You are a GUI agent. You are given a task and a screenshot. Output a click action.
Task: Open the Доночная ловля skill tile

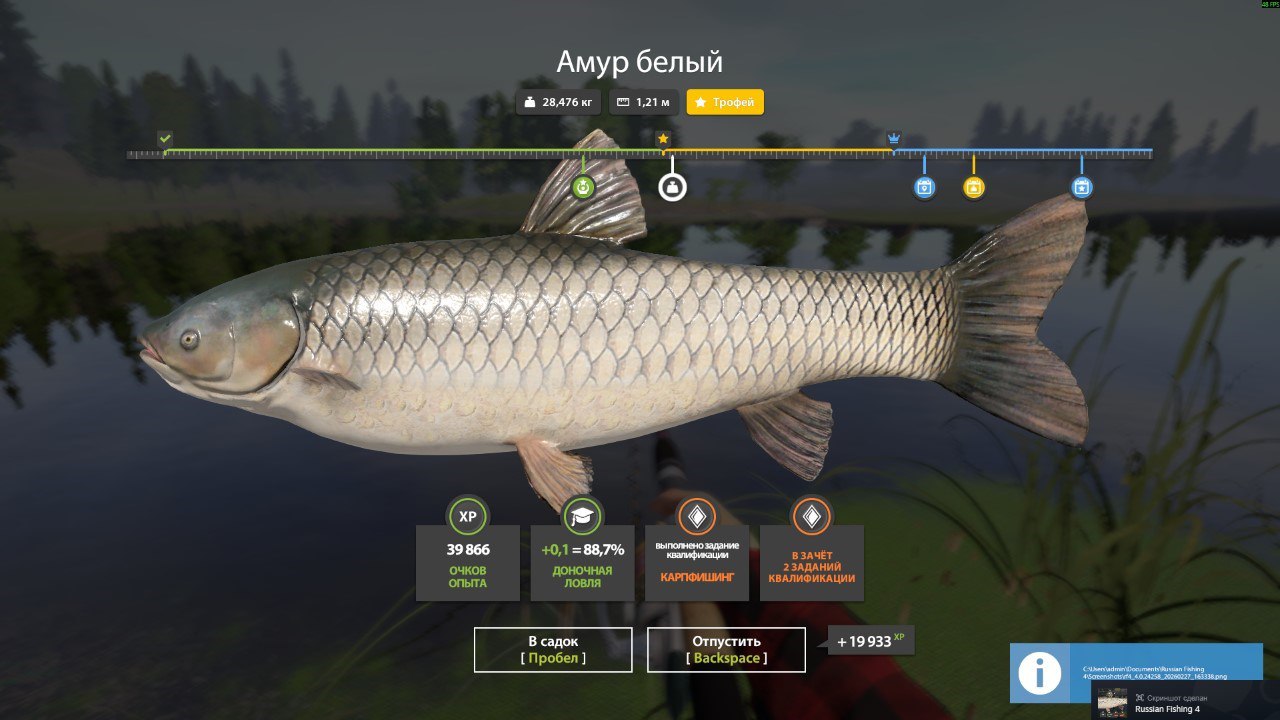(582, 562)
